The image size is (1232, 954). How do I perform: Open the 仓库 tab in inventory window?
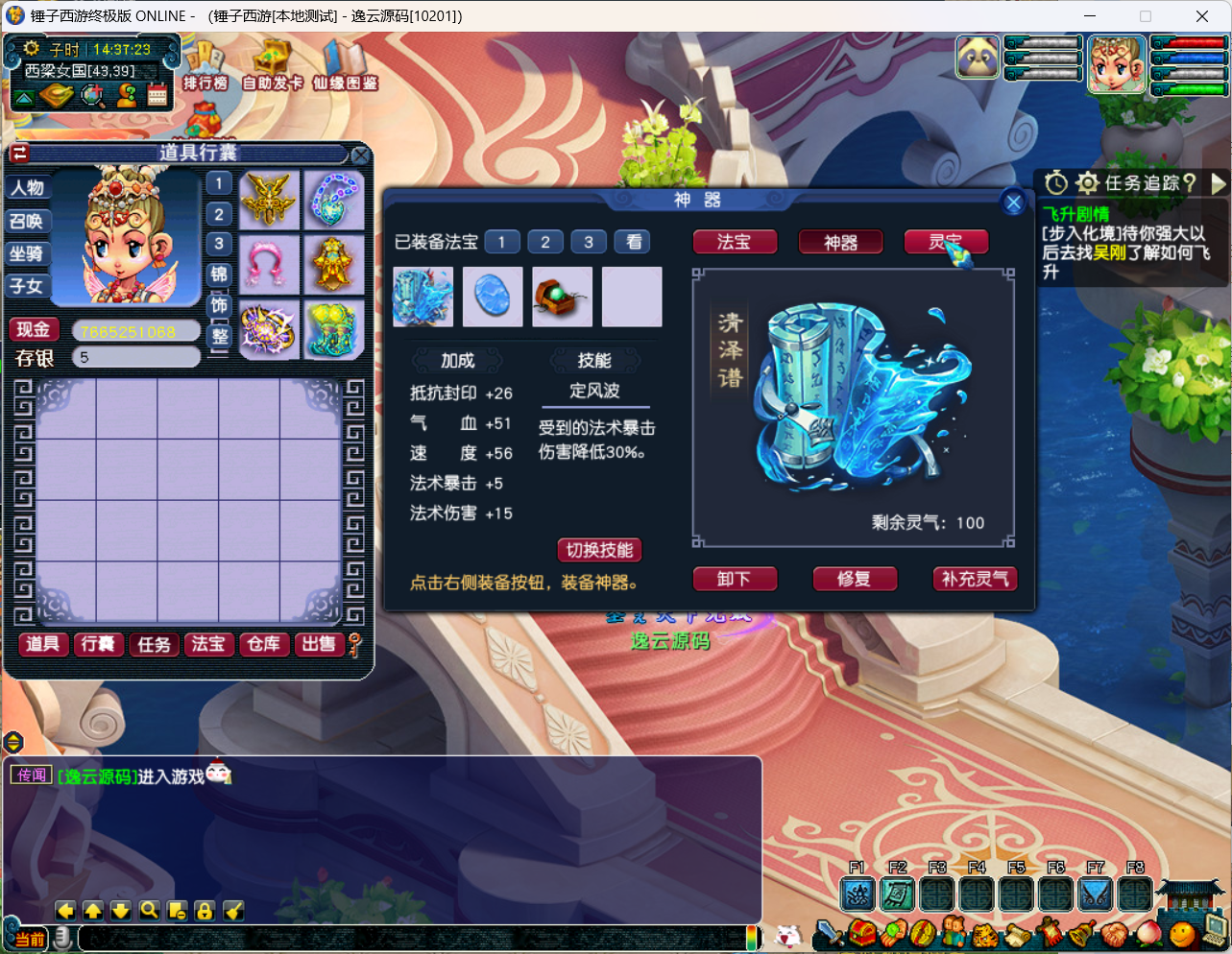tap(264, 645)
